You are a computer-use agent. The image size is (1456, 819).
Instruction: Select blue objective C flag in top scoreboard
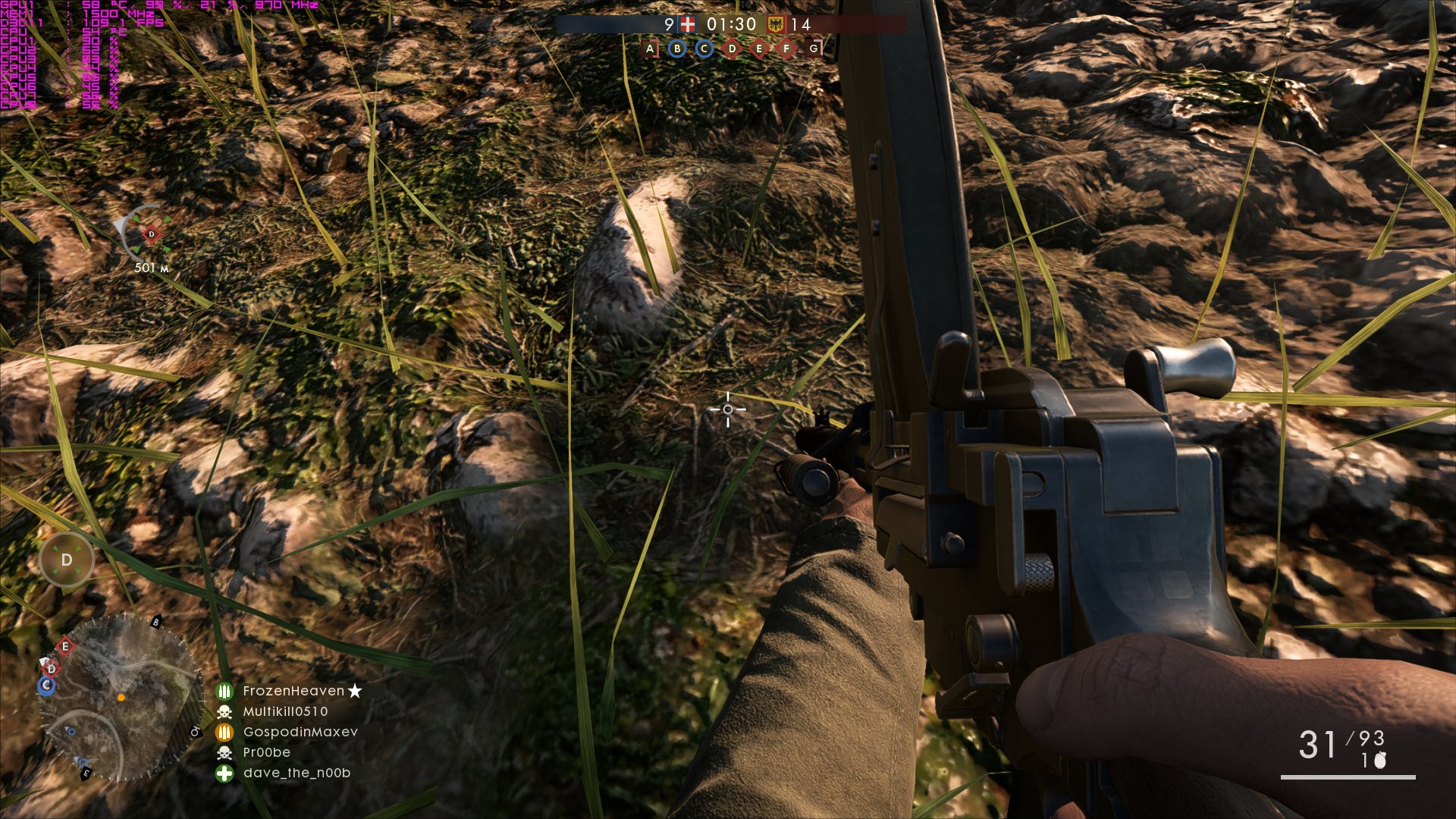[704, 49]
